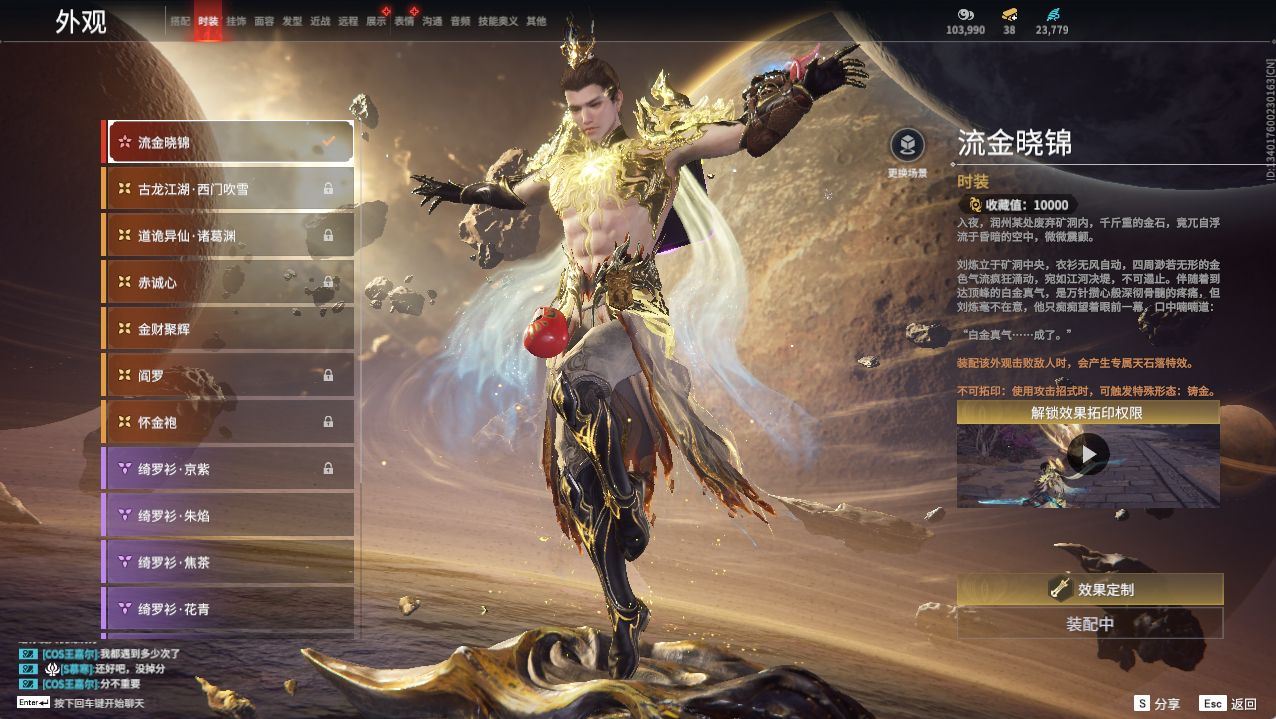Open the 发型 hairstyle tab
The width and height of the screenshot is (1276, 719).
coord(292,21)
